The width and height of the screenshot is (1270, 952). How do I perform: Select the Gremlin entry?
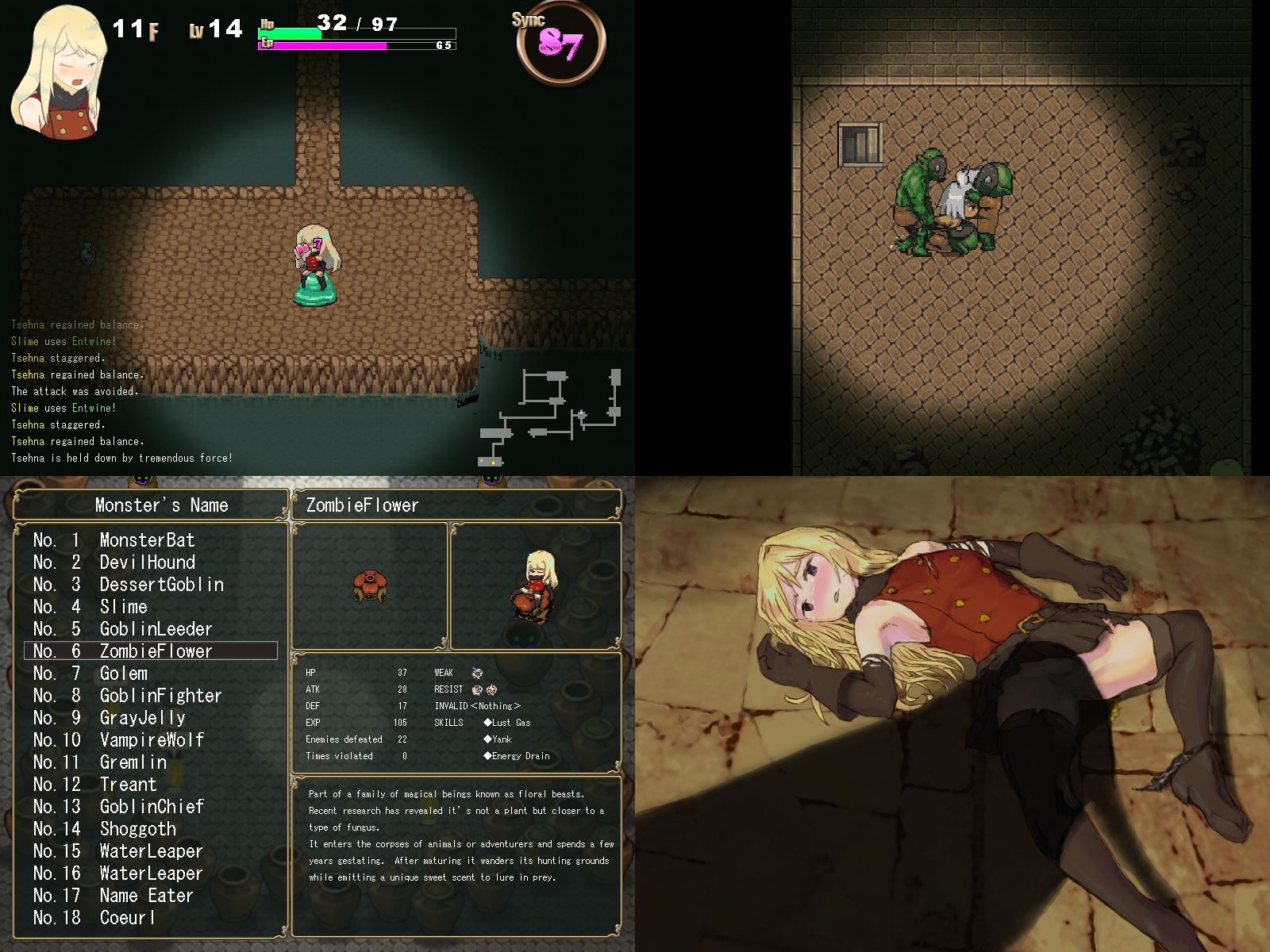tap(133, 762)
